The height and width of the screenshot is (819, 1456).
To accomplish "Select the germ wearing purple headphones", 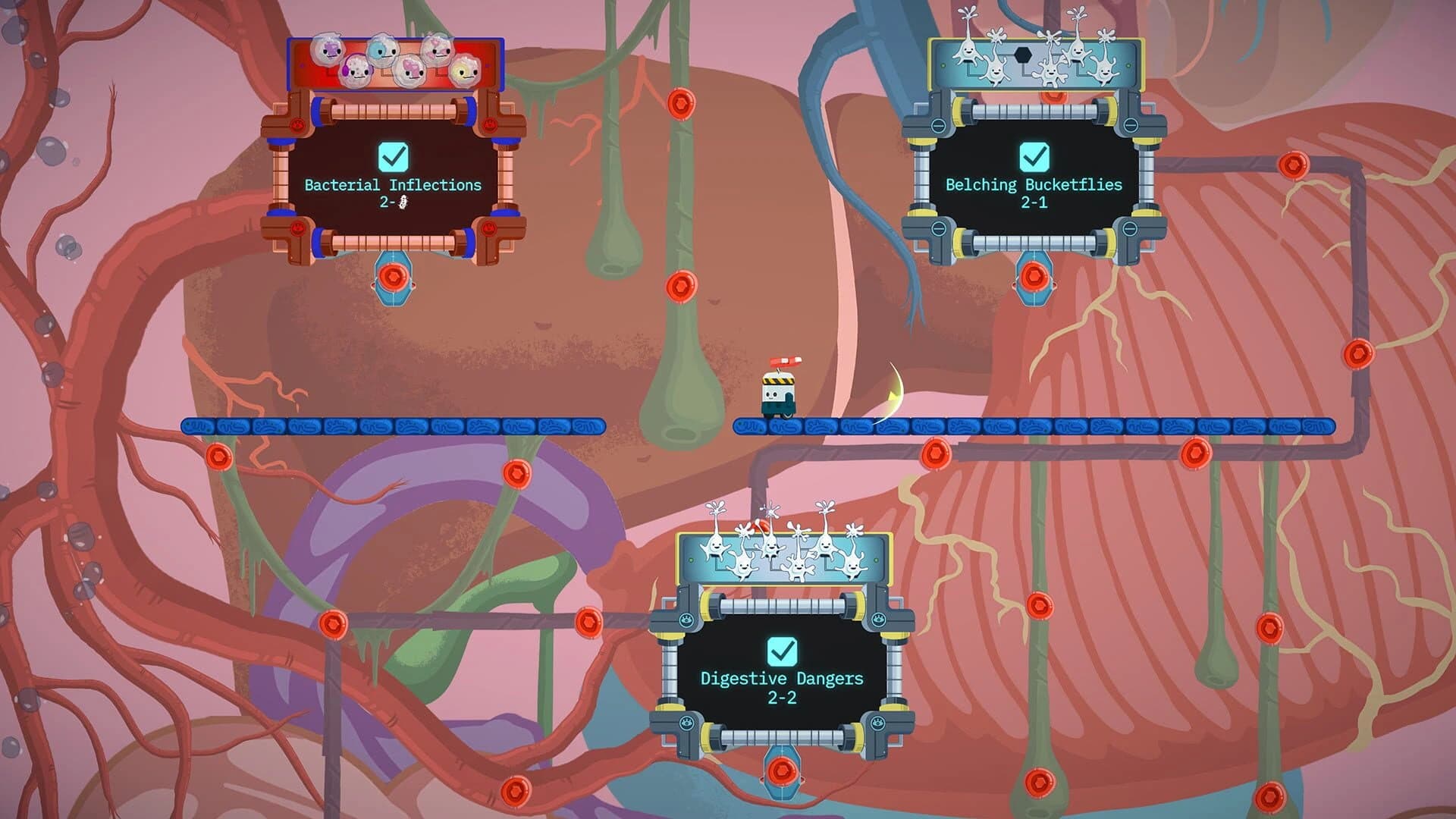I will click(x=356, y=71).
